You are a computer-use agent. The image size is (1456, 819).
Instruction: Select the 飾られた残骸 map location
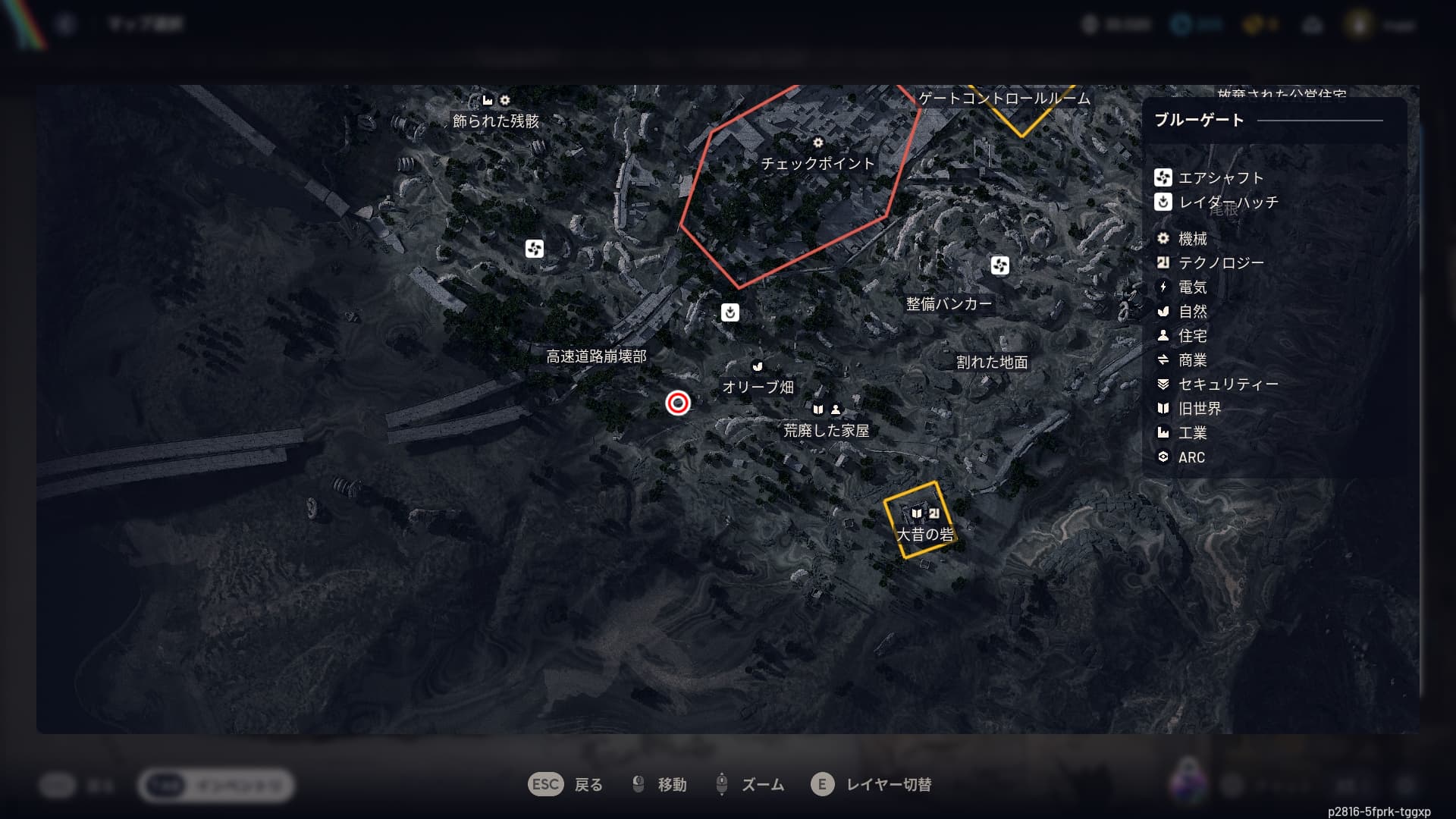(x=496, y=121)
